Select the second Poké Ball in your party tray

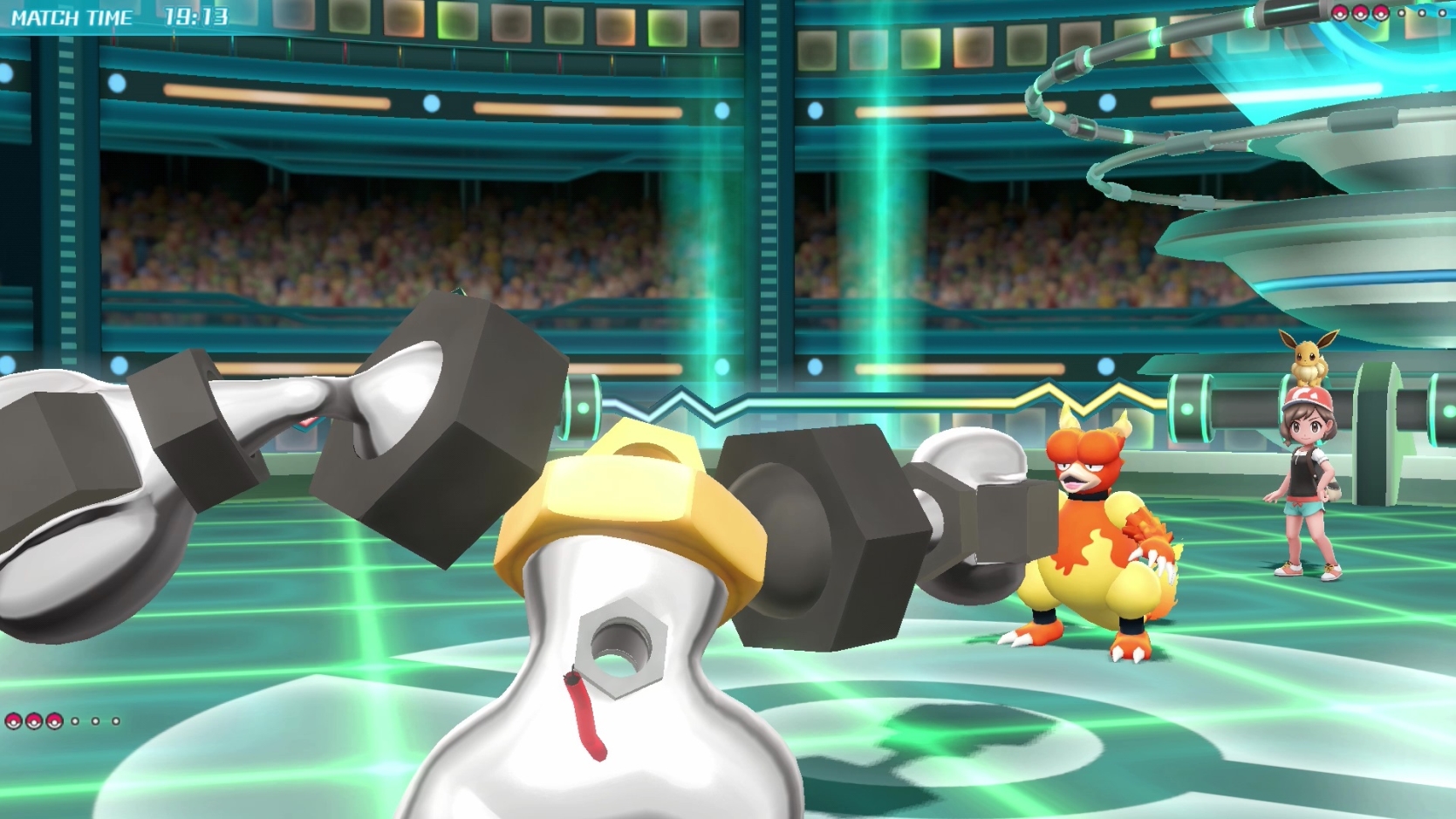click(34, 721)
